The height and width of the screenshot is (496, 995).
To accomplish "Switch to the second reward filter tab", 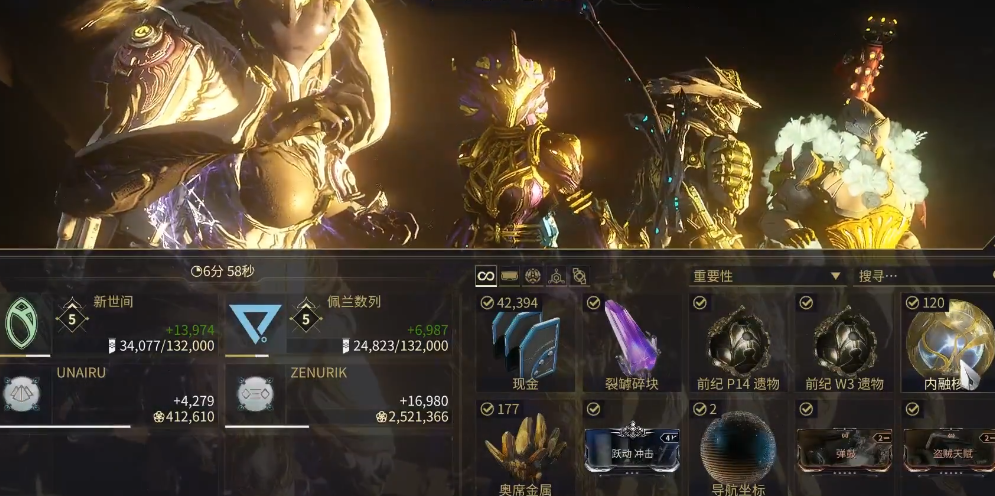I will pyautogui.click(x=509, y=276).
